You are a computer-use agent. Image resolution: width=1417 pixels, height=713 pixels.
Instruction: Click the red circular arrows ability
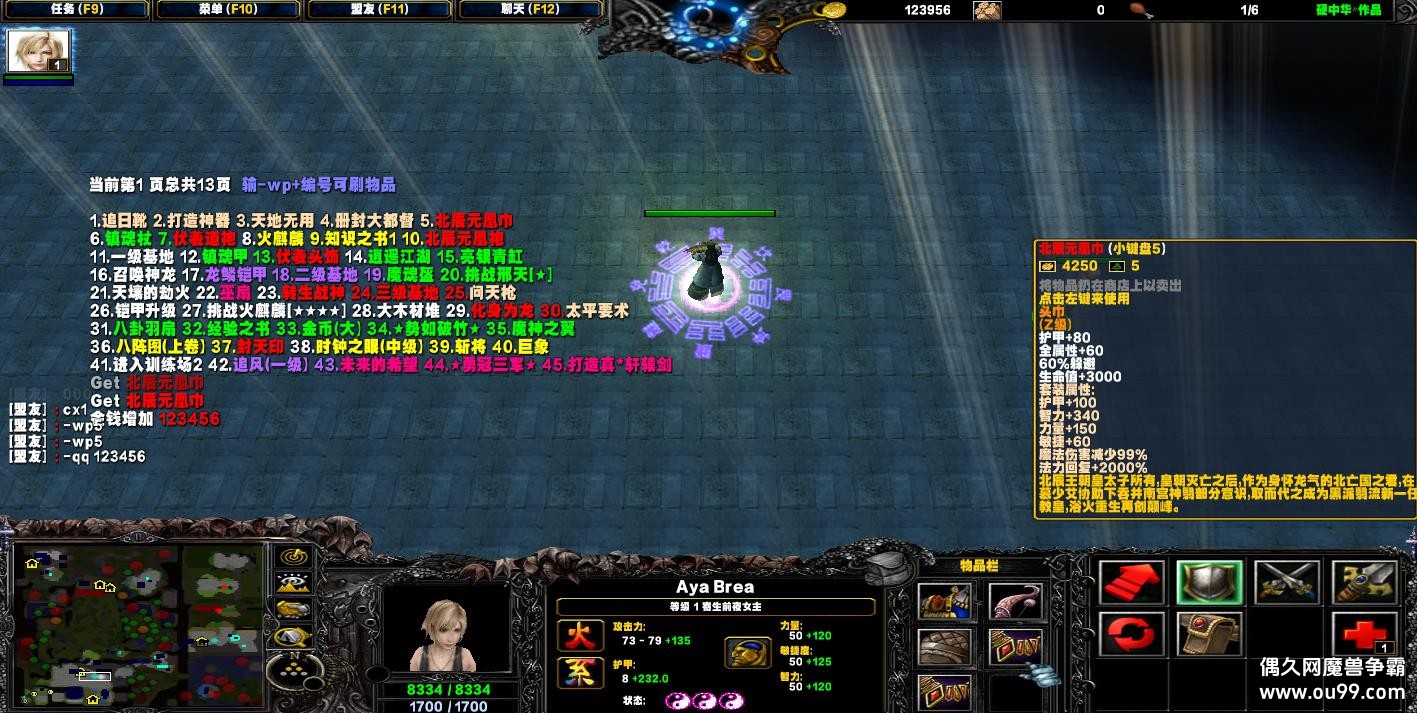pos(1132,634)
